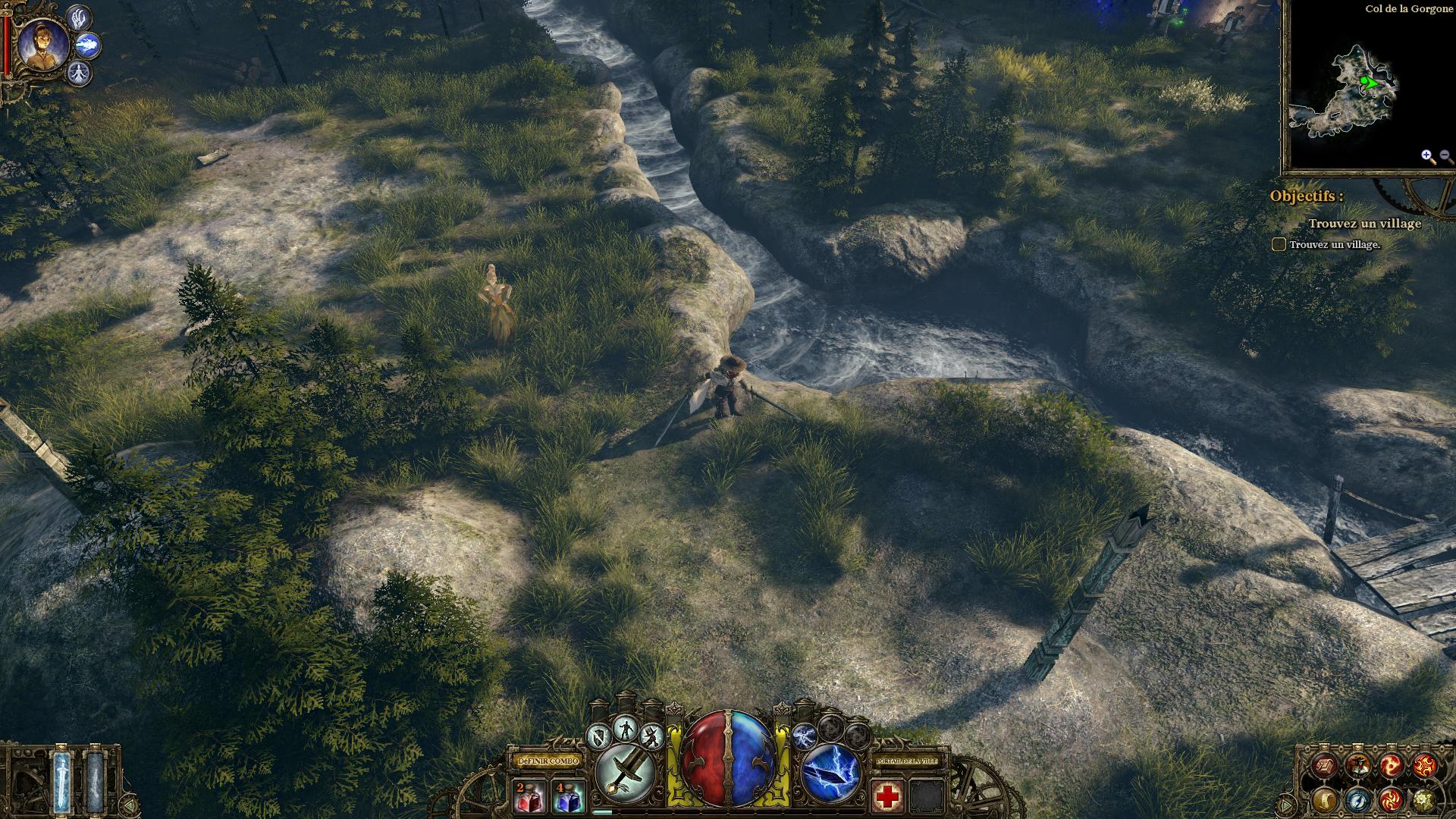Click the 'Définir Combo' button
This screenshot has height=819, width=1456.
pyautogui.click(x=548, y=760)
